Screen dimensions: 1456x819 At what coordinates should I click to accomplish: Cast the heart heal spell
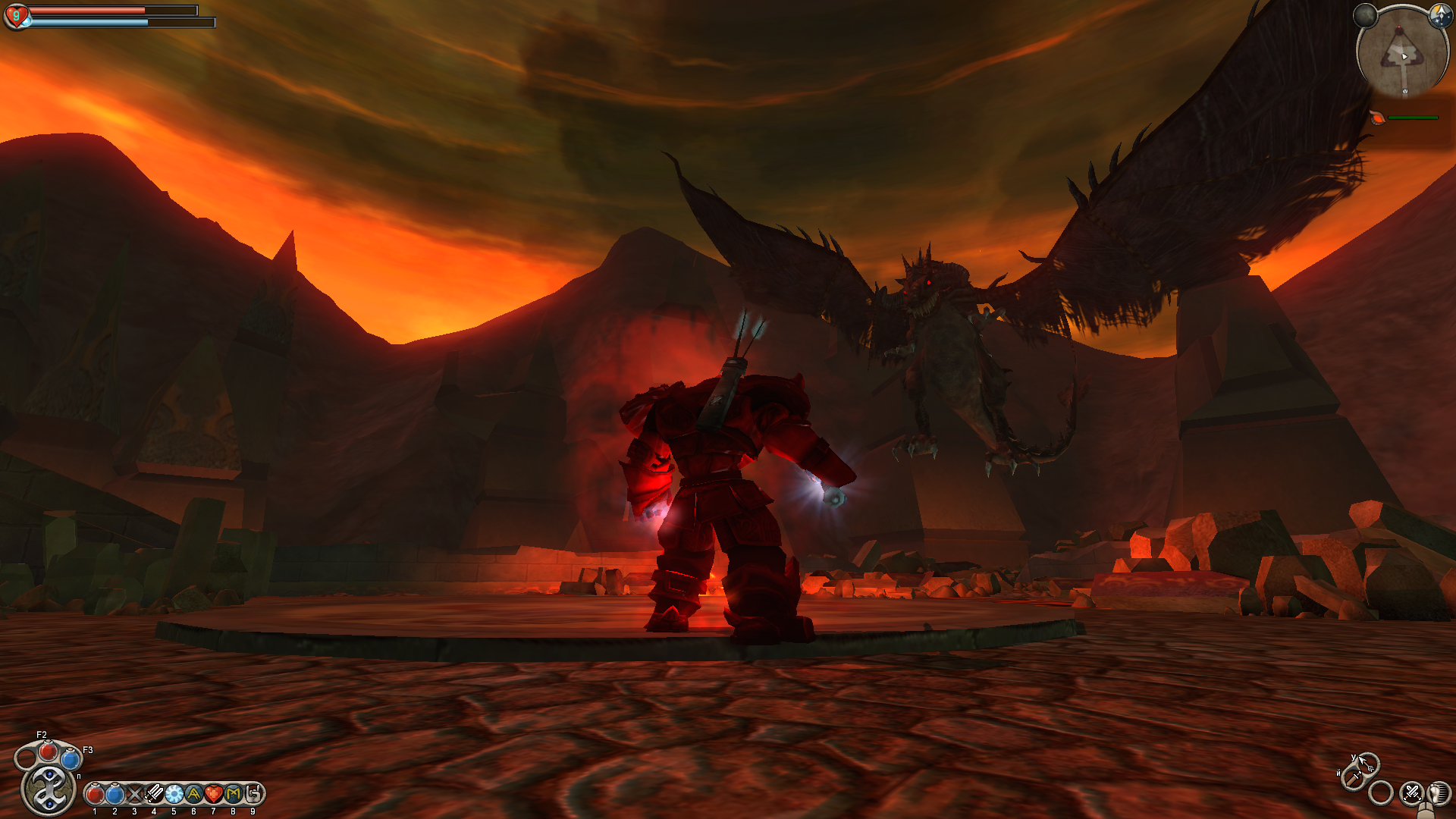pyautogui.click(x=213, y=794)
